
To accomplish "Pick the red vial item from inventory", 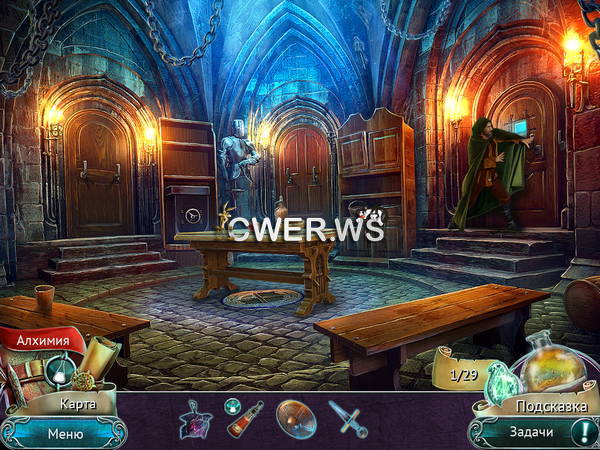I will [x=244, y=418].
